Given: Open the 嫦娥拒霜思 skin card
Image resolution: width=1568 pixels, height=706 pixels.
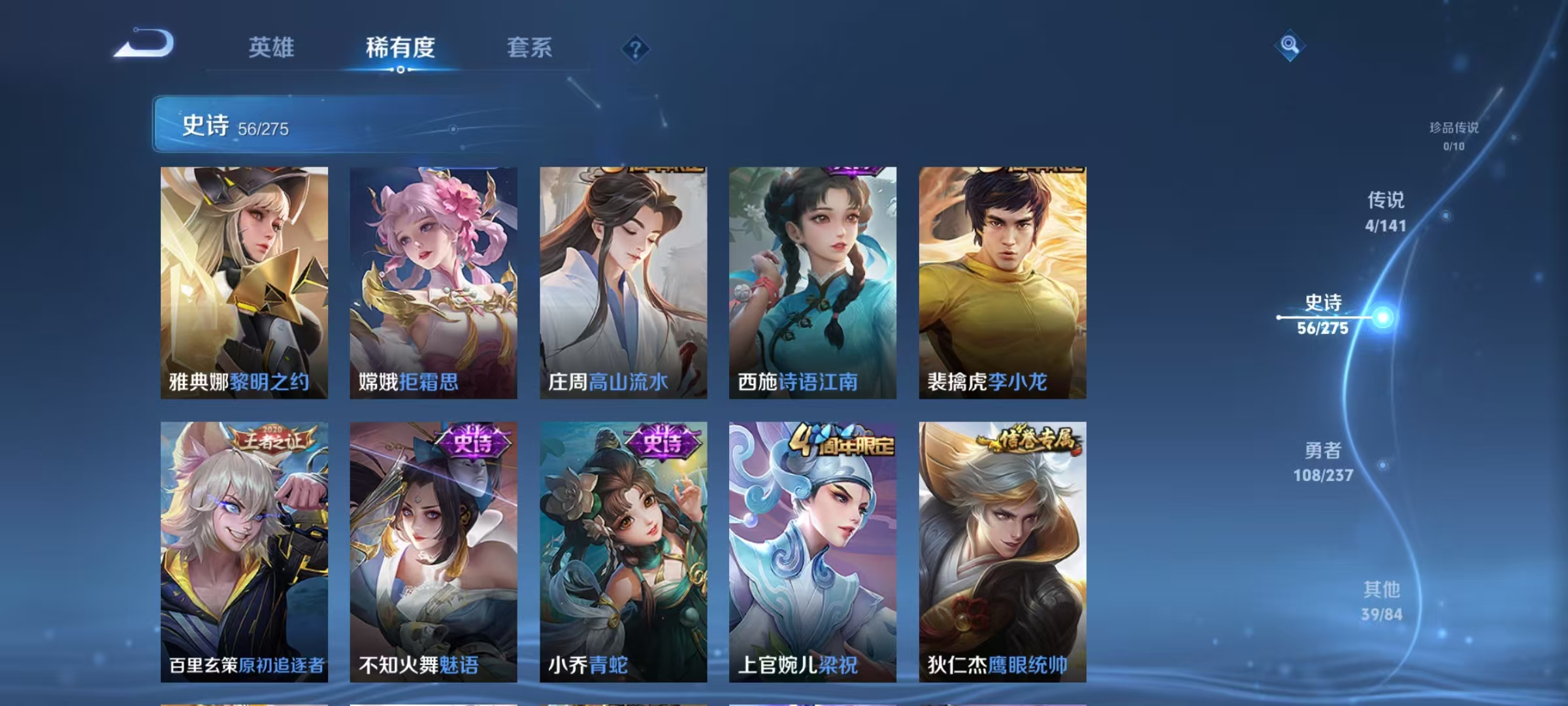Looking at the screenshot, I should tap(432, 281).
